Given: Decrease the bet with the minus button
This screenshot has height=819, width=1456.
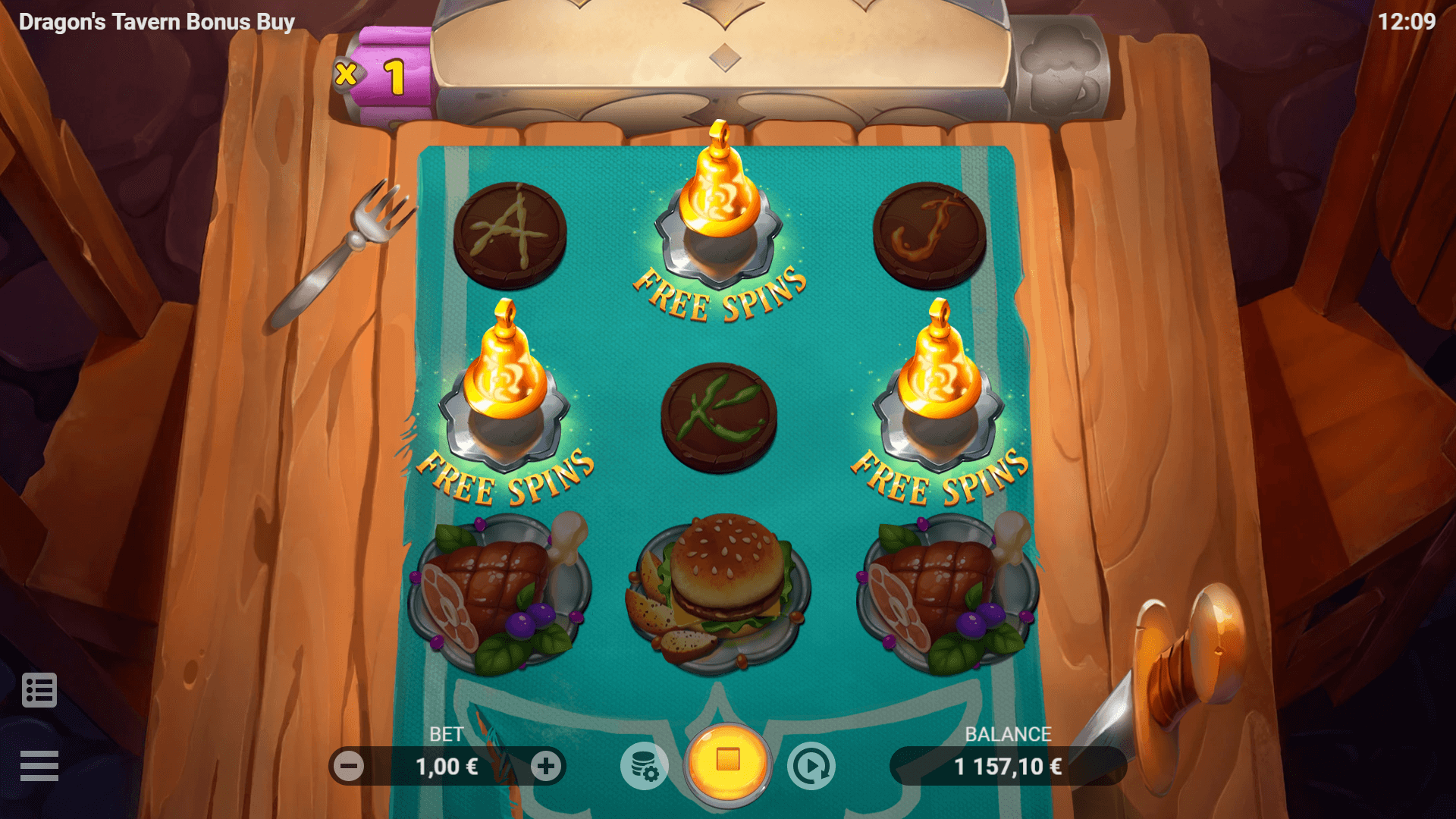Looking at the screenshot, I should point(350,767).
